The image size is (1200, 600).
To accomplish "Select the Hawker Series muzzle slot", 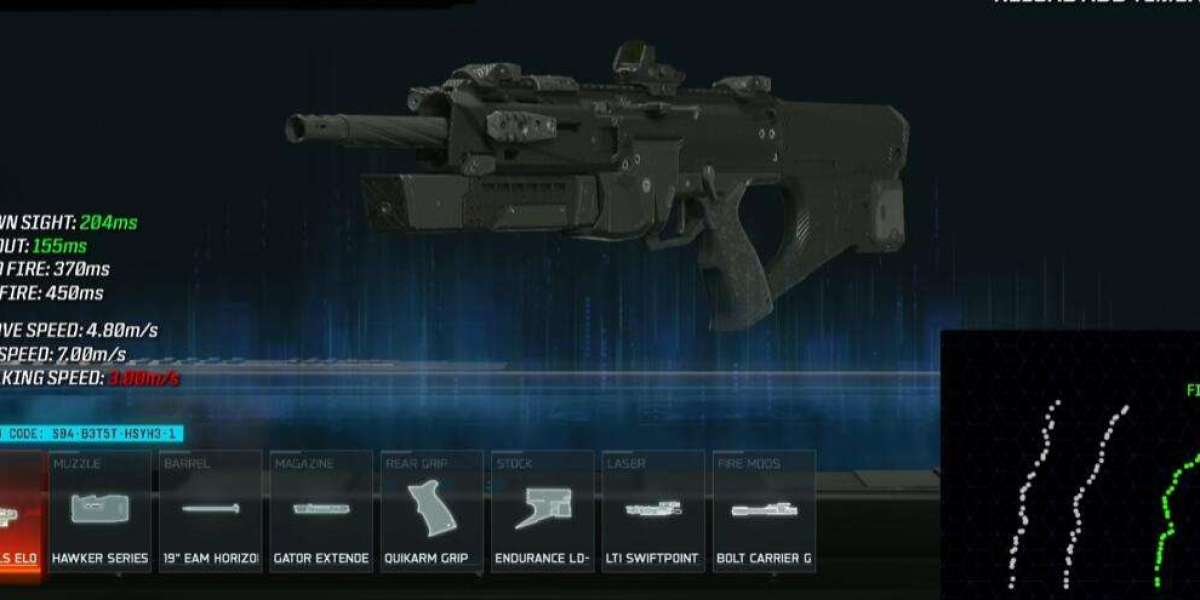I will point(100,512).
